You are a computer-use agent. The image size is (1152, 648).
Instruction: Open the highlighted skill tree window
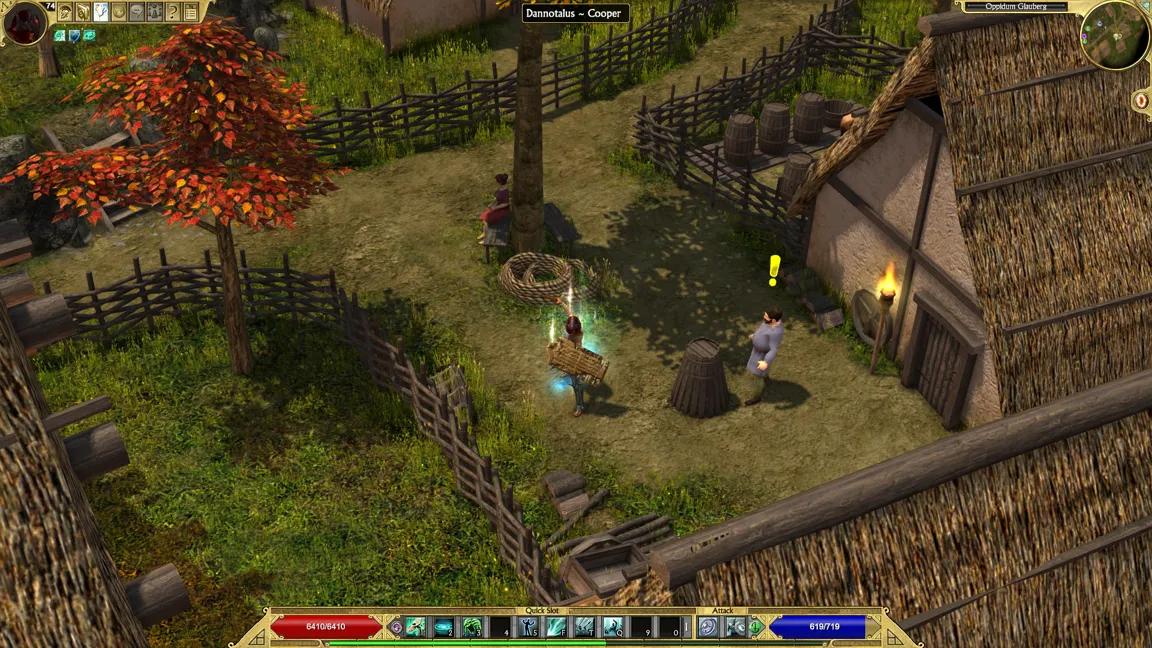pyautogui.click(x=101, y=12)
